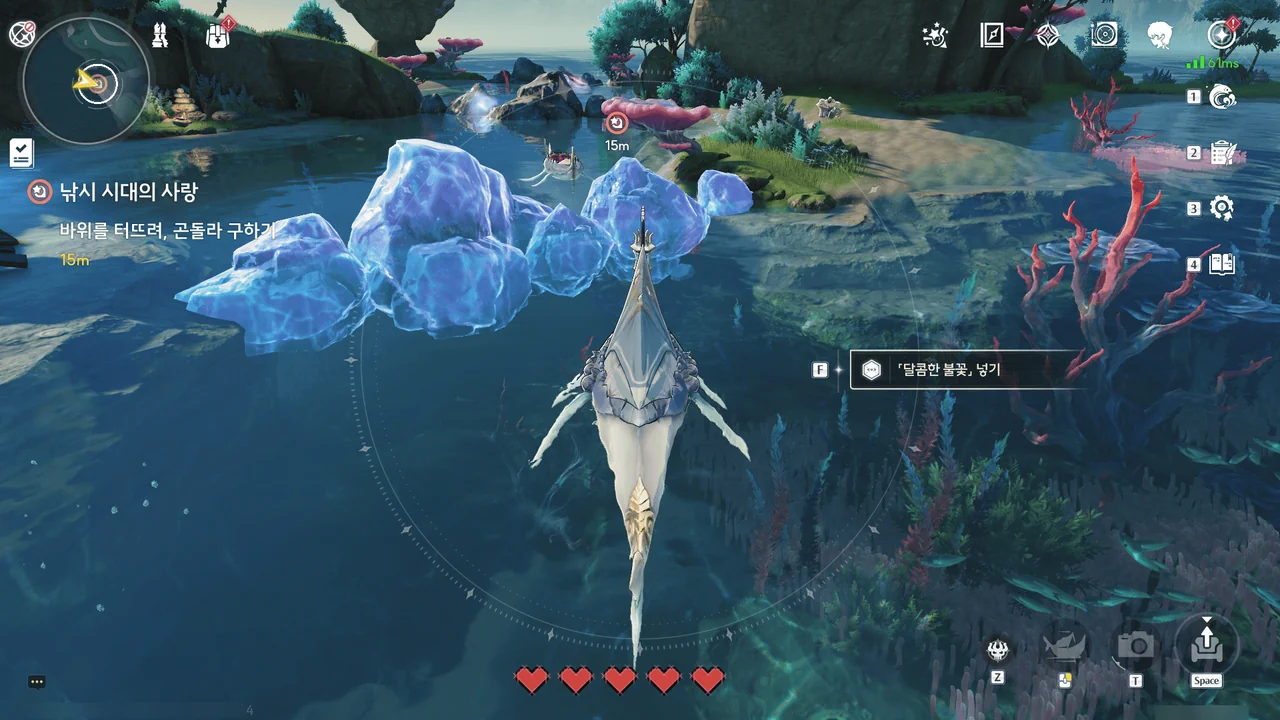Open the quest checklist icon

21,152
